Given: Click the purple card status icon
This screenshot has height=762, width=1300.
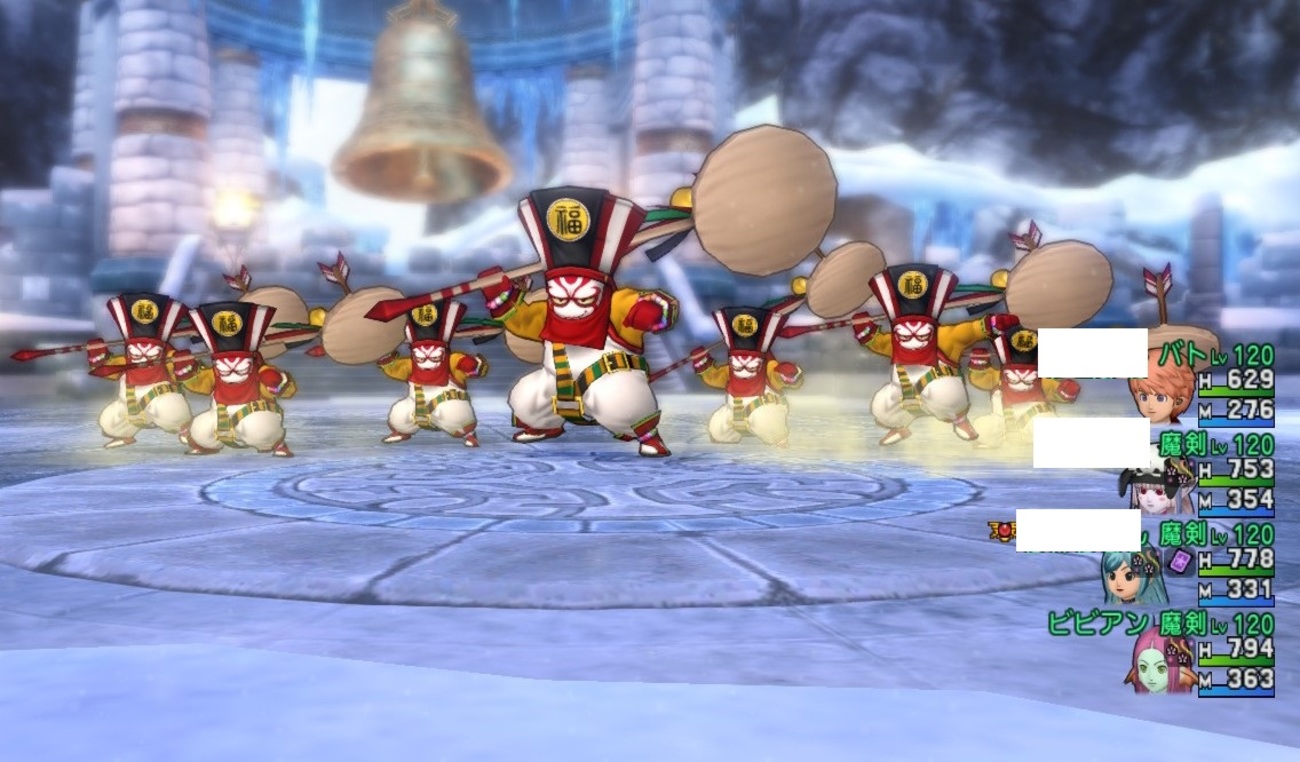Looking at the screenshot, I should pyautogui.click(x=1181, y=561).
